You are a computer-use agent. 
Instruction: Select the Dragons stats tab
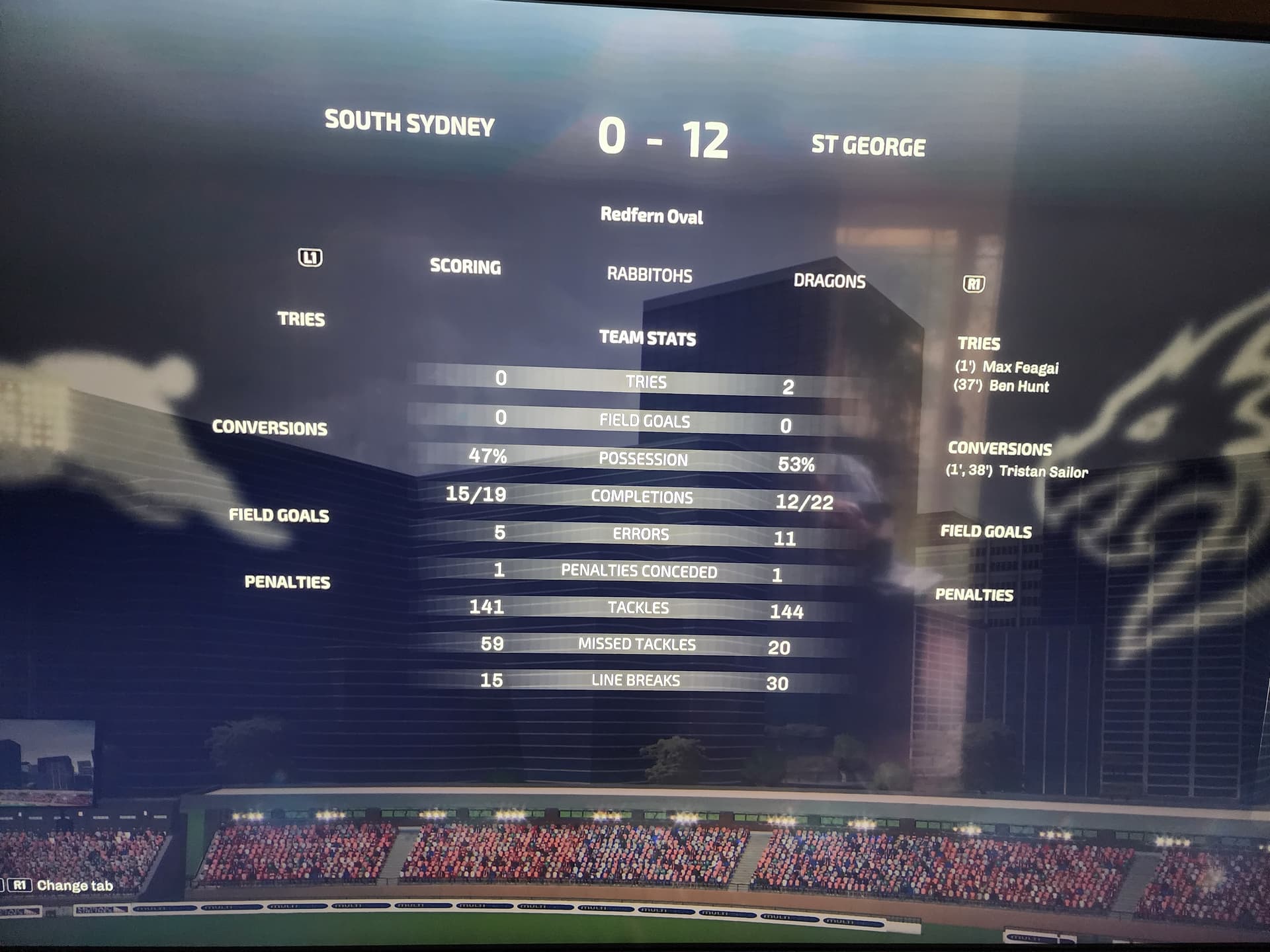click(x=829, y=281)
